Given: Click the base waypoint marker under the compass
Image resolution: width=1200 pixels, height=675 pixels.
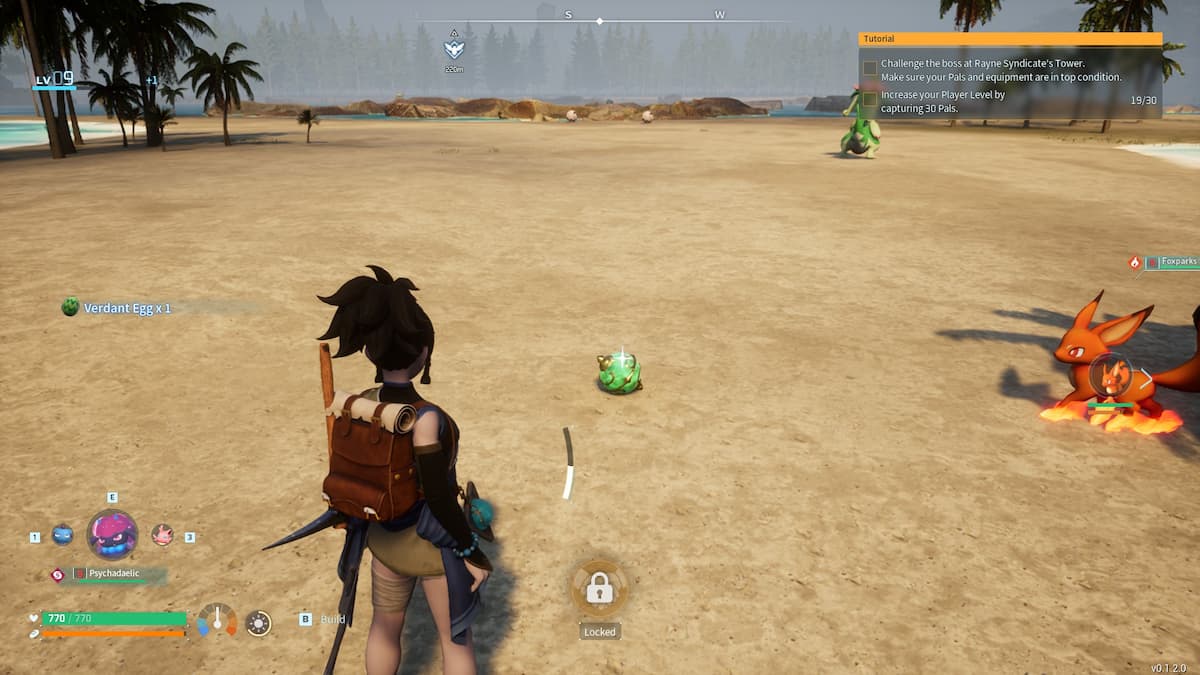Looking at the screenshot, I should click(x=454, y=48).
